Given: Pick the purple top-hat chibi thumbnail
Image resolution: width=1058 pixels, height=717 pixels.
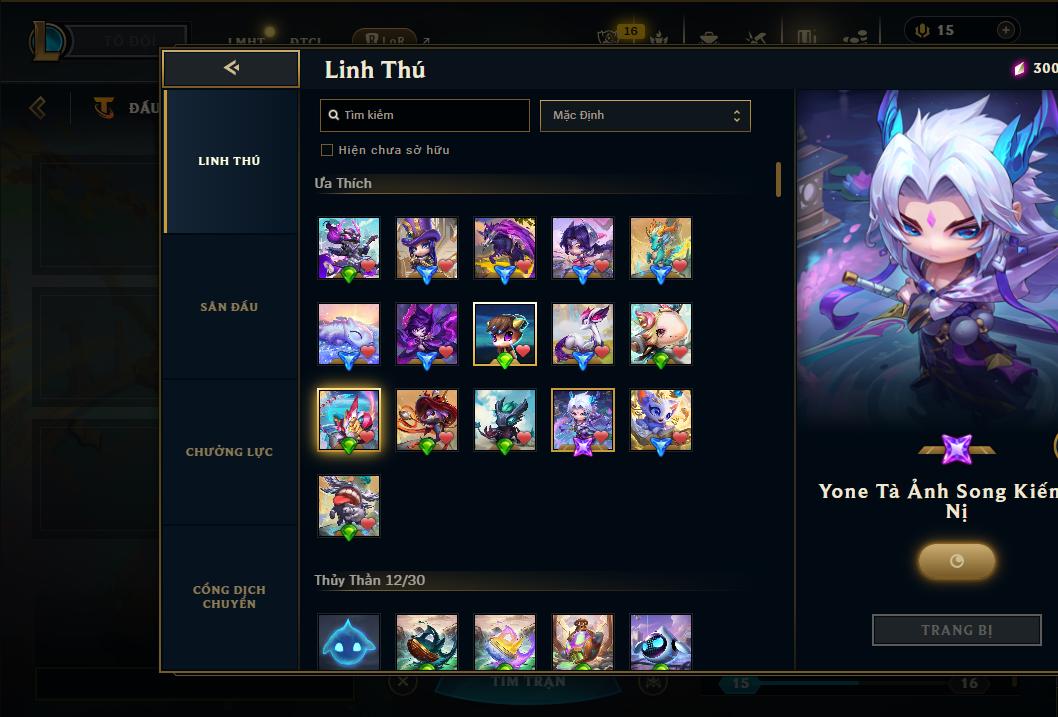Looking at the screenshot, I should point(427,248).
